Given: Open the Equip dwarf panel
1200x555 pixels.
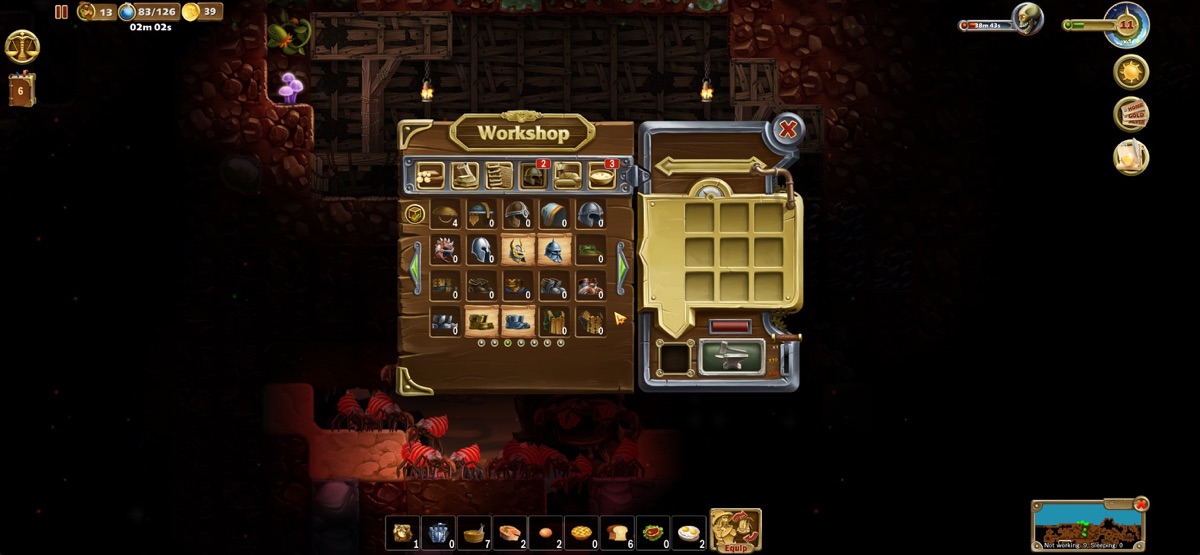Looking at the screenshot, I should [735, 531].
